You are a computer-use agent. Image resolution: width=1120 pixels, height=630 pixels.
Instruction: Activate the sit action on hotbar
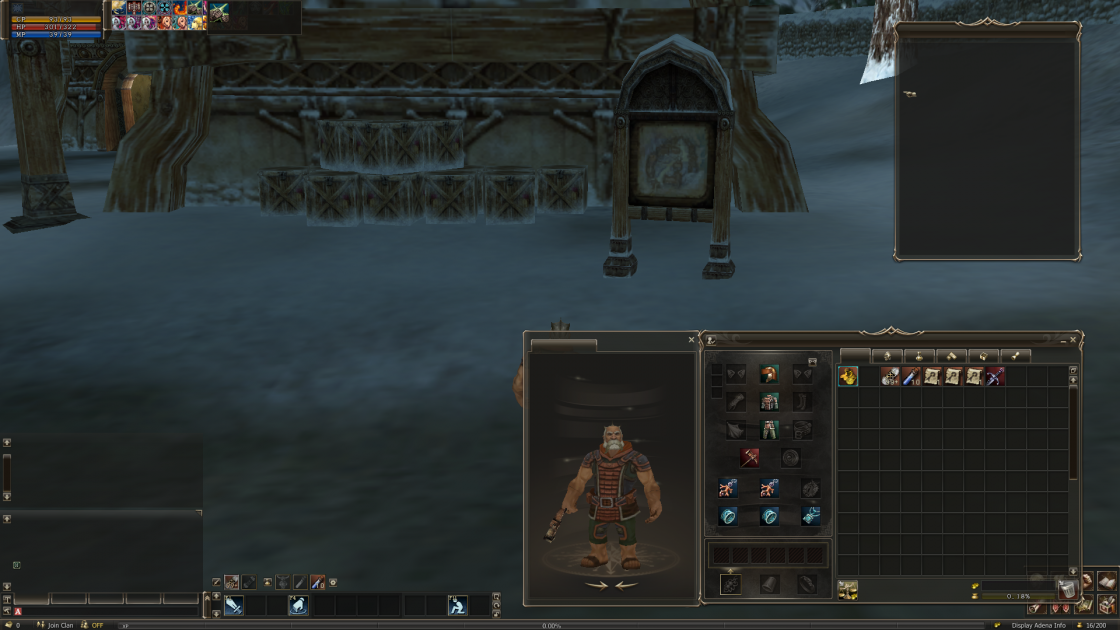pos(457,605)
